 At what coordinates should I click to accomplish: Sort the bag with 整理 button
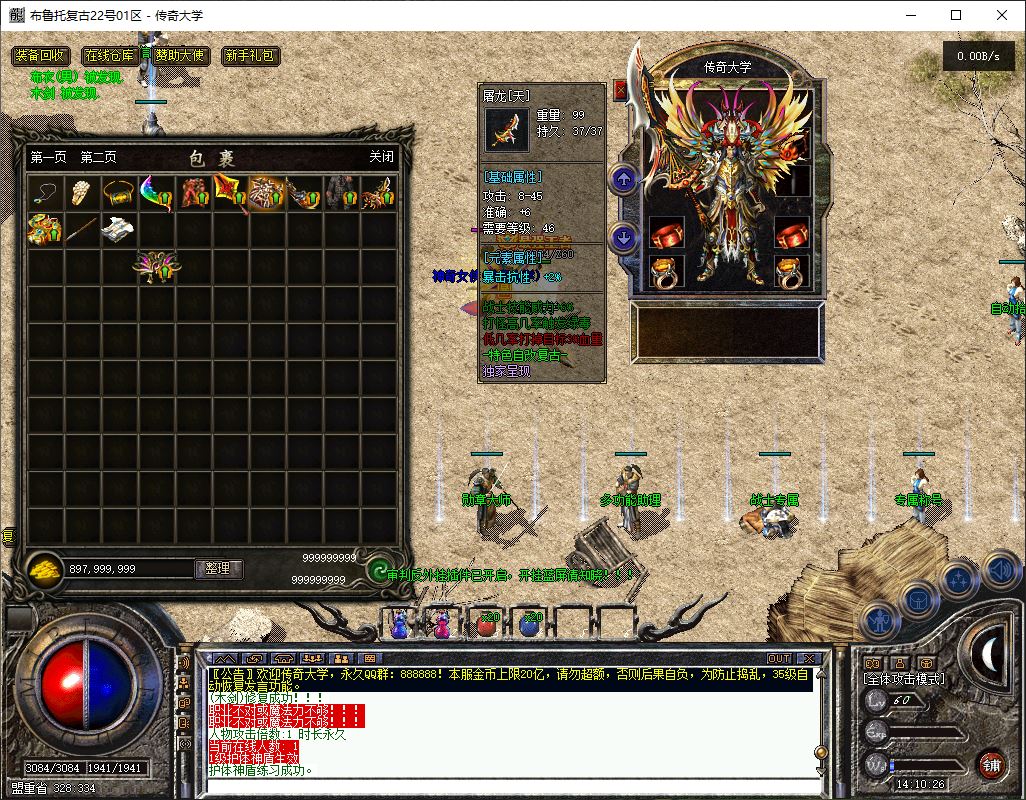[218, 568]
